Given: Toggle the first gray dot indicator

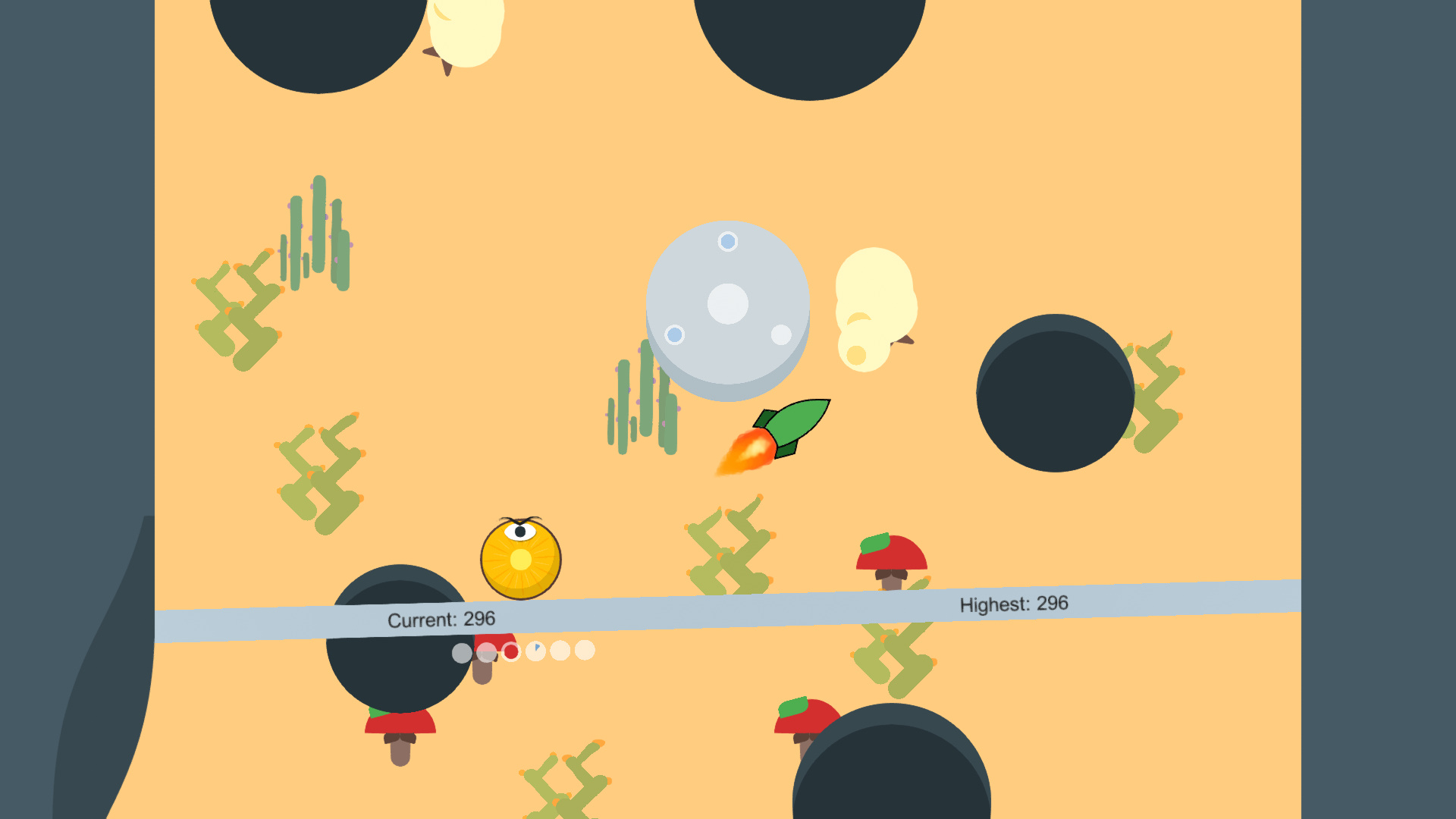Looking at the screenshot, I should [461, 652].
